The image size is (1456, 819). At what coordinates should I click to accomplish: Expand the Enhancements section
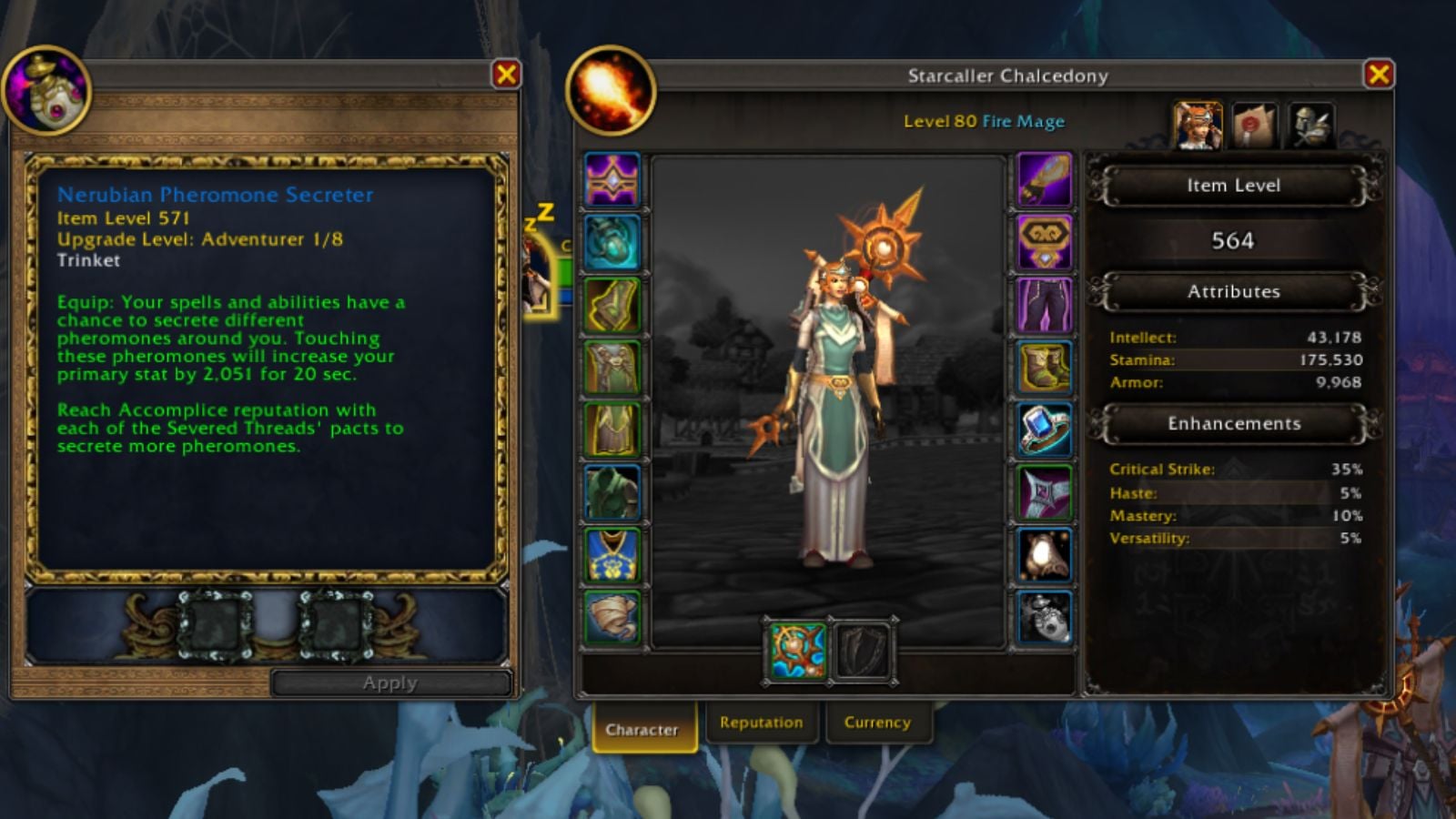click(x=1232, y=423)
